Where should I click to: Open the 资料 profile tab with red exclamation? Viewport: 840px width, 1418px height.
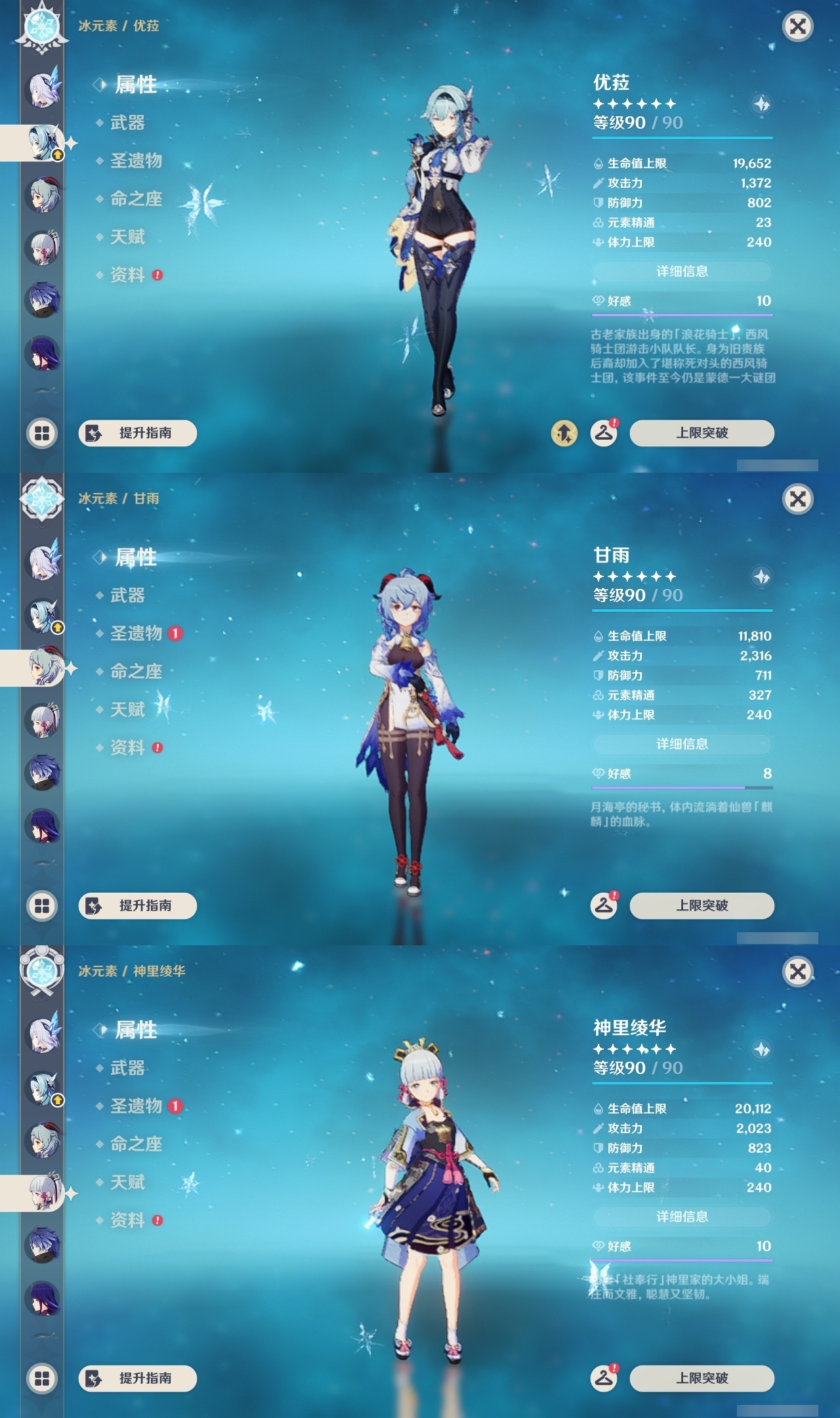127,276
